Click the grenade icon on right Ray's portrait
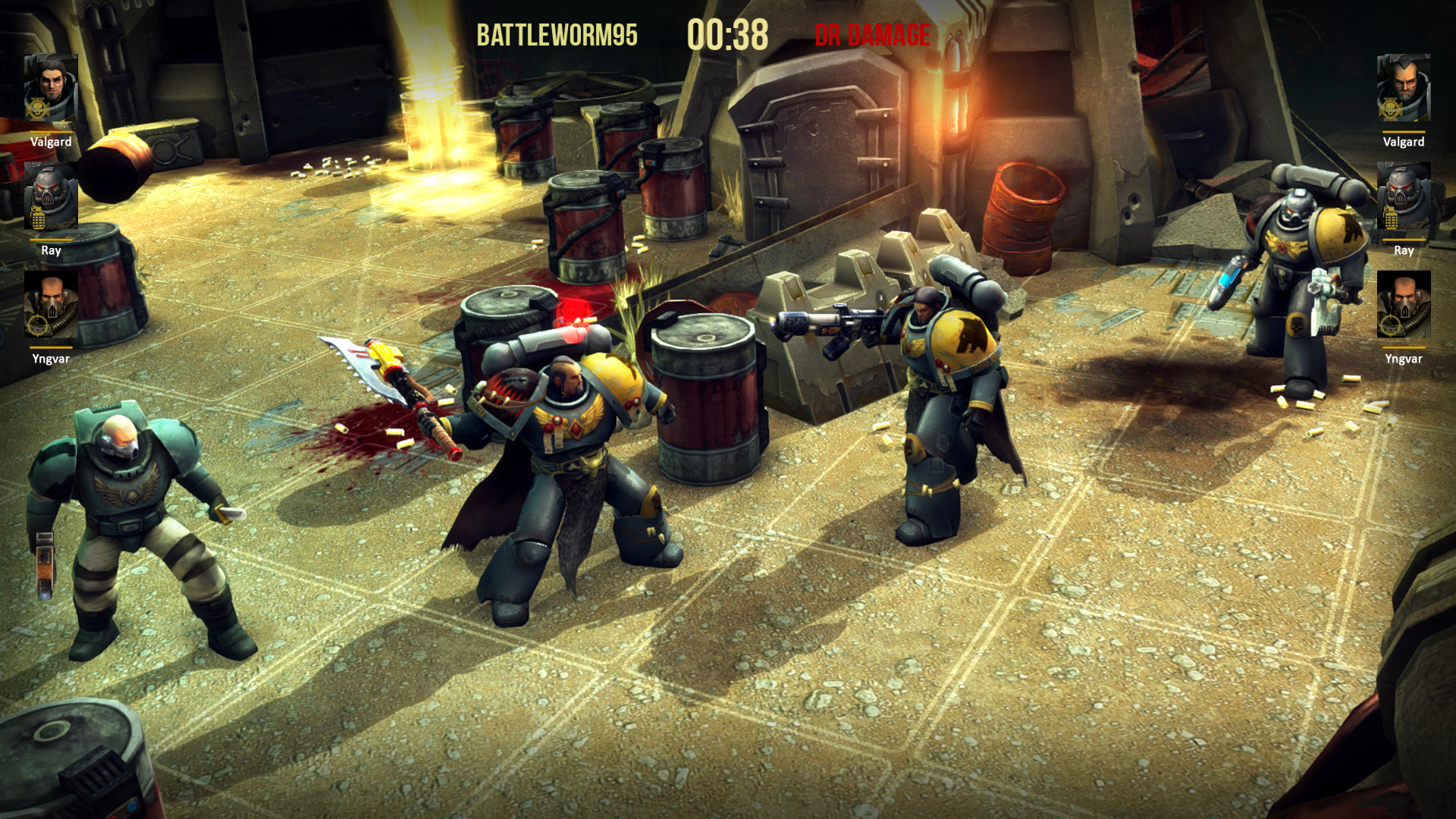This screenshot has height=819, width=1456. pos(1392,216)
